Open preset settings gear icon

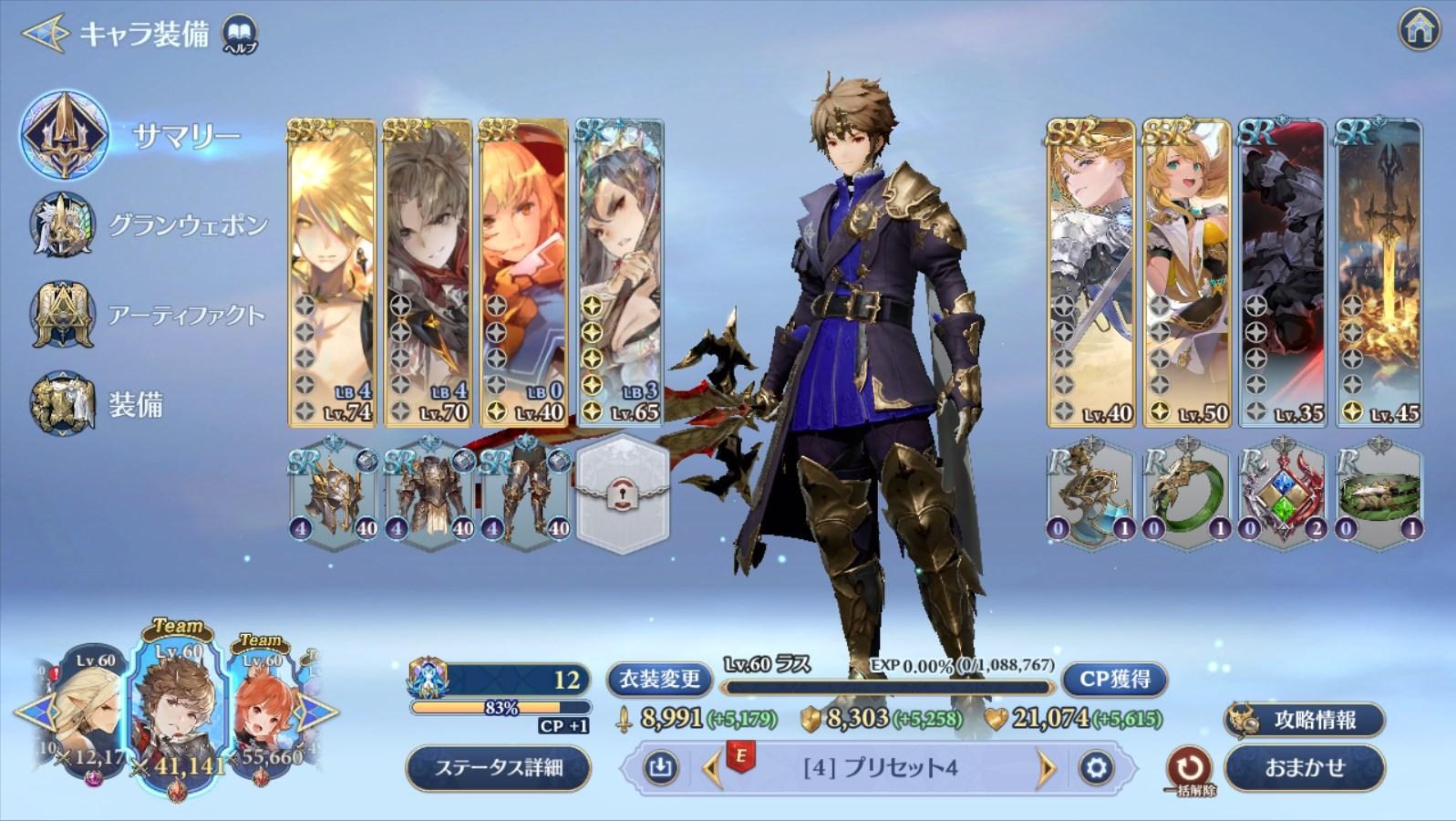pos(1096,768)
